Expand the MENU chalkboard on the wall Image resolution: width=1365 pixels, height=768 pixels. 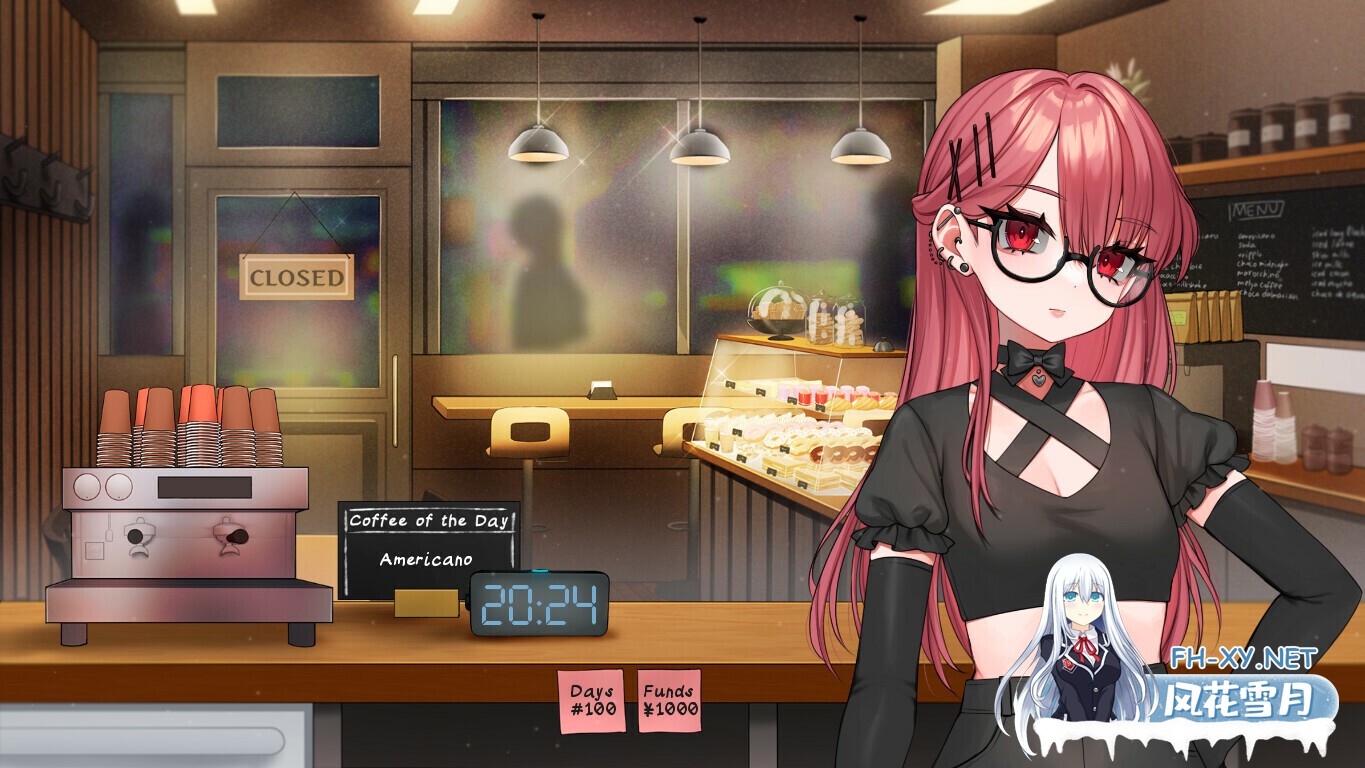1255,210
